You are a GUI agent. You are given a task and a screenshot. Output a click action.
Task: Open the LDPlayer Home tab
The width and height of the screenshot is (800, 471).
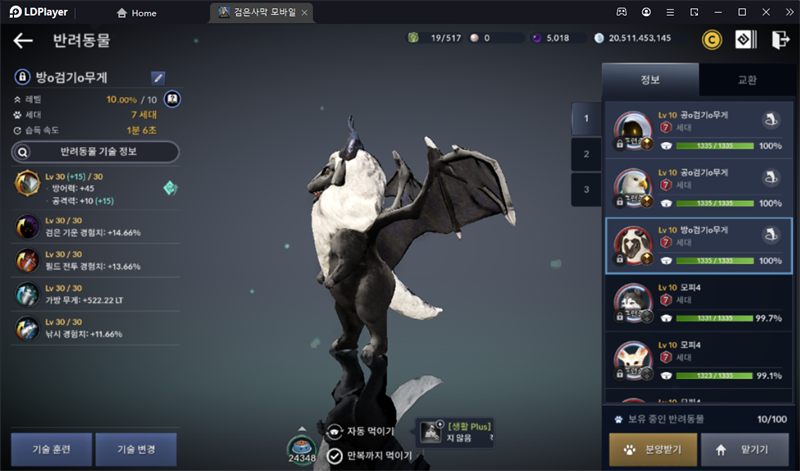coord(137,13)
